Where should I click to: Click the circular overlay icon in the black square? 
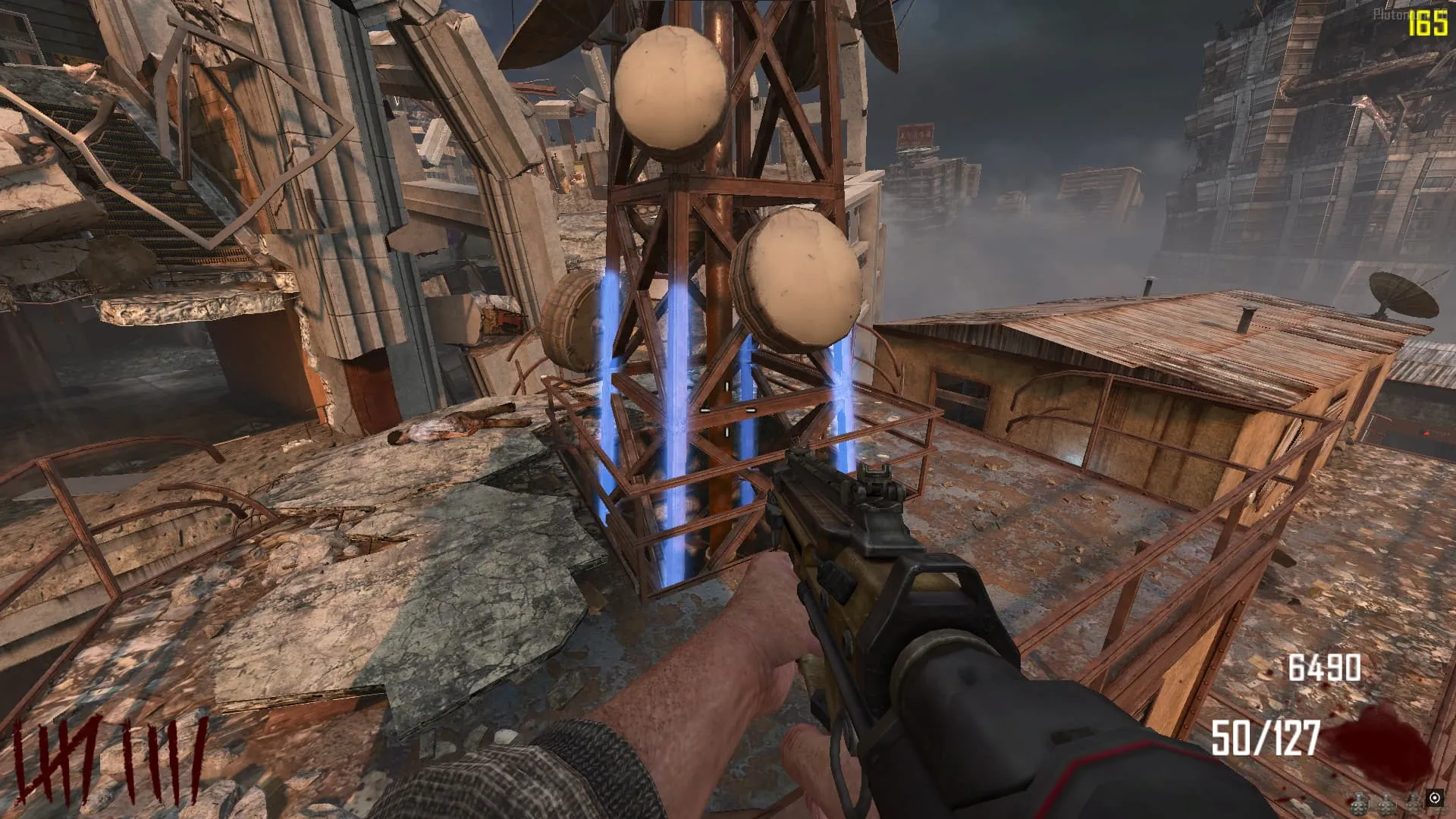(x=1434, y=798)
